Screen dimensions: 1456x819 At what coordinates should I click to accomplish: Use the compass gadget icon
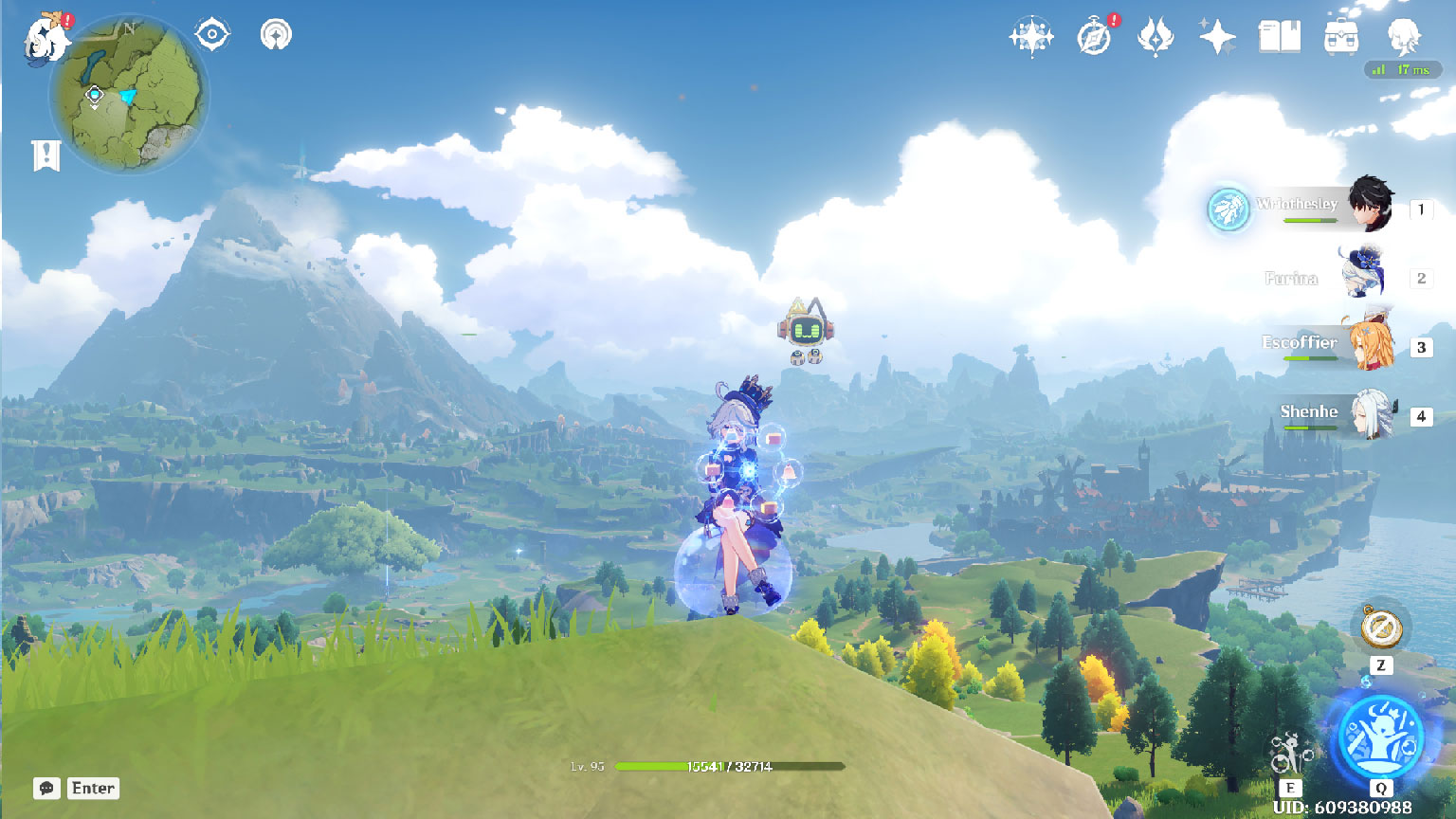coord(1381,628)
